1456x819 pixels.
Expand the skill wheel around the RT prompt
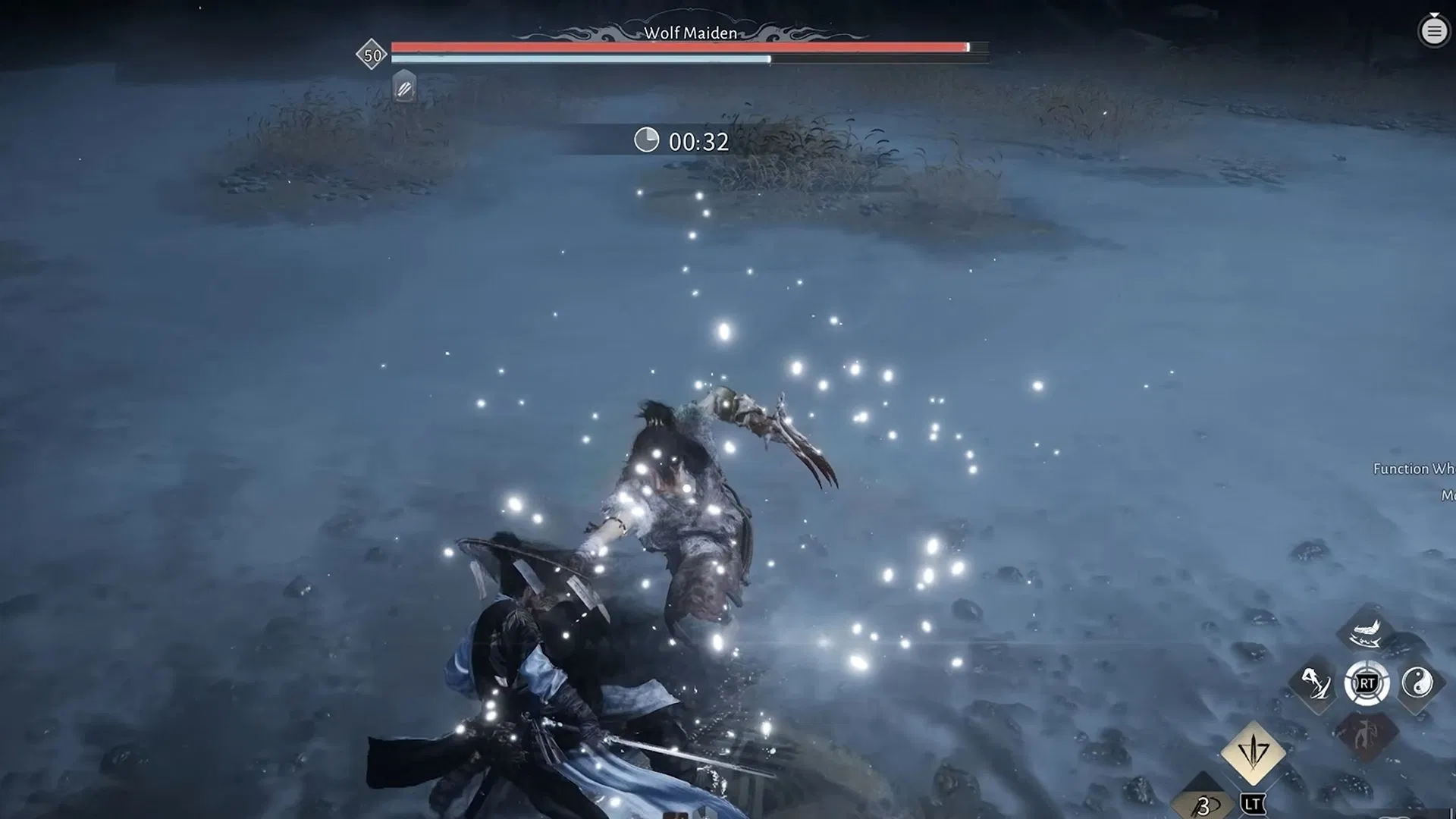[x=1366, y=682]
